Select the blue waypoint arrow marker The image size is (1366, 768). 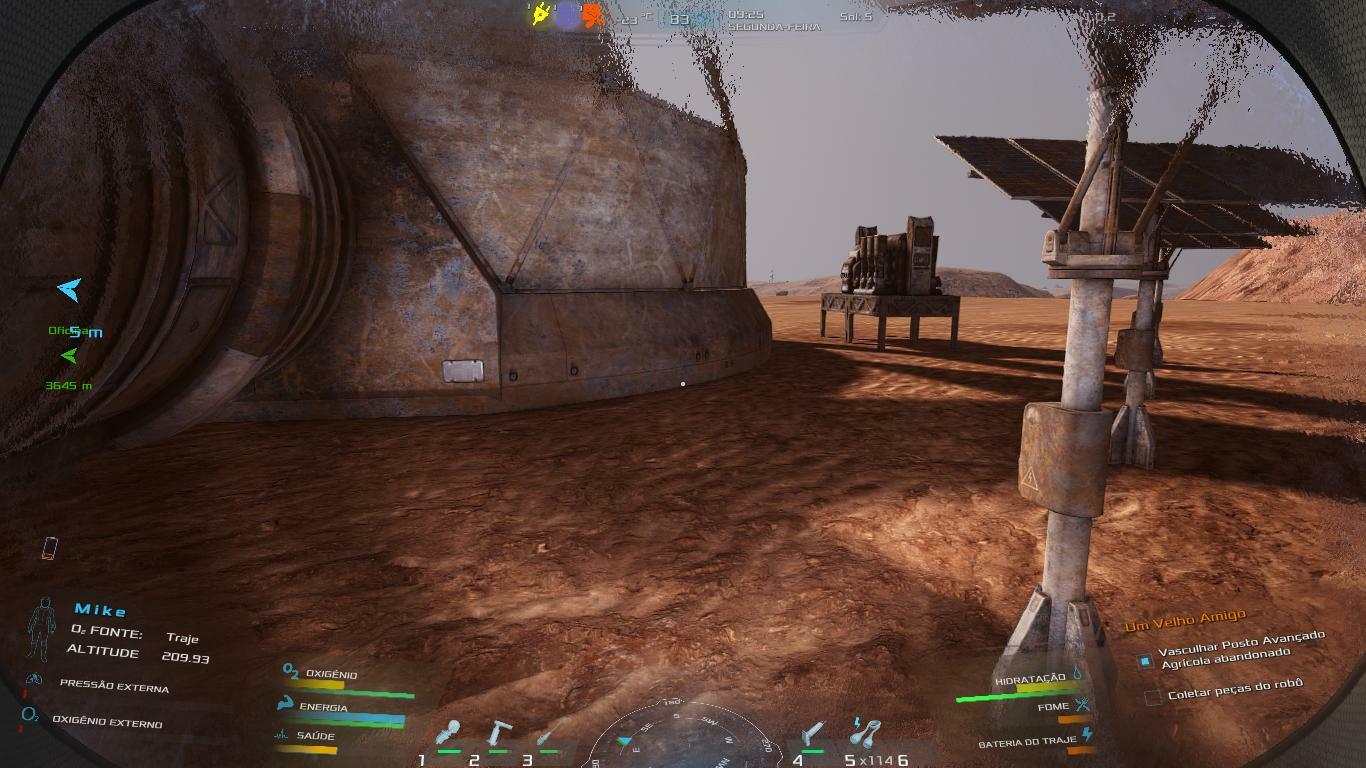pyautogui.click(x=69, y=290)
